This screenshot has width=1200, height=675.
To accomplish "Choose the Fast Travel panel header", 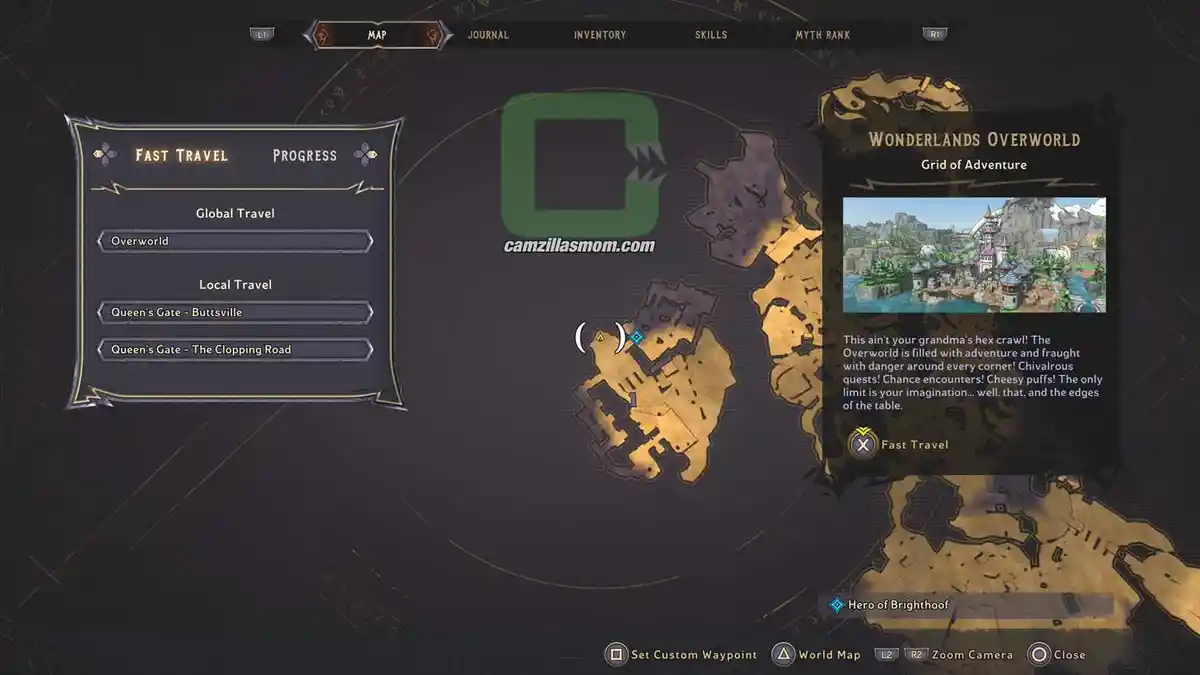I will click(182, 155).
